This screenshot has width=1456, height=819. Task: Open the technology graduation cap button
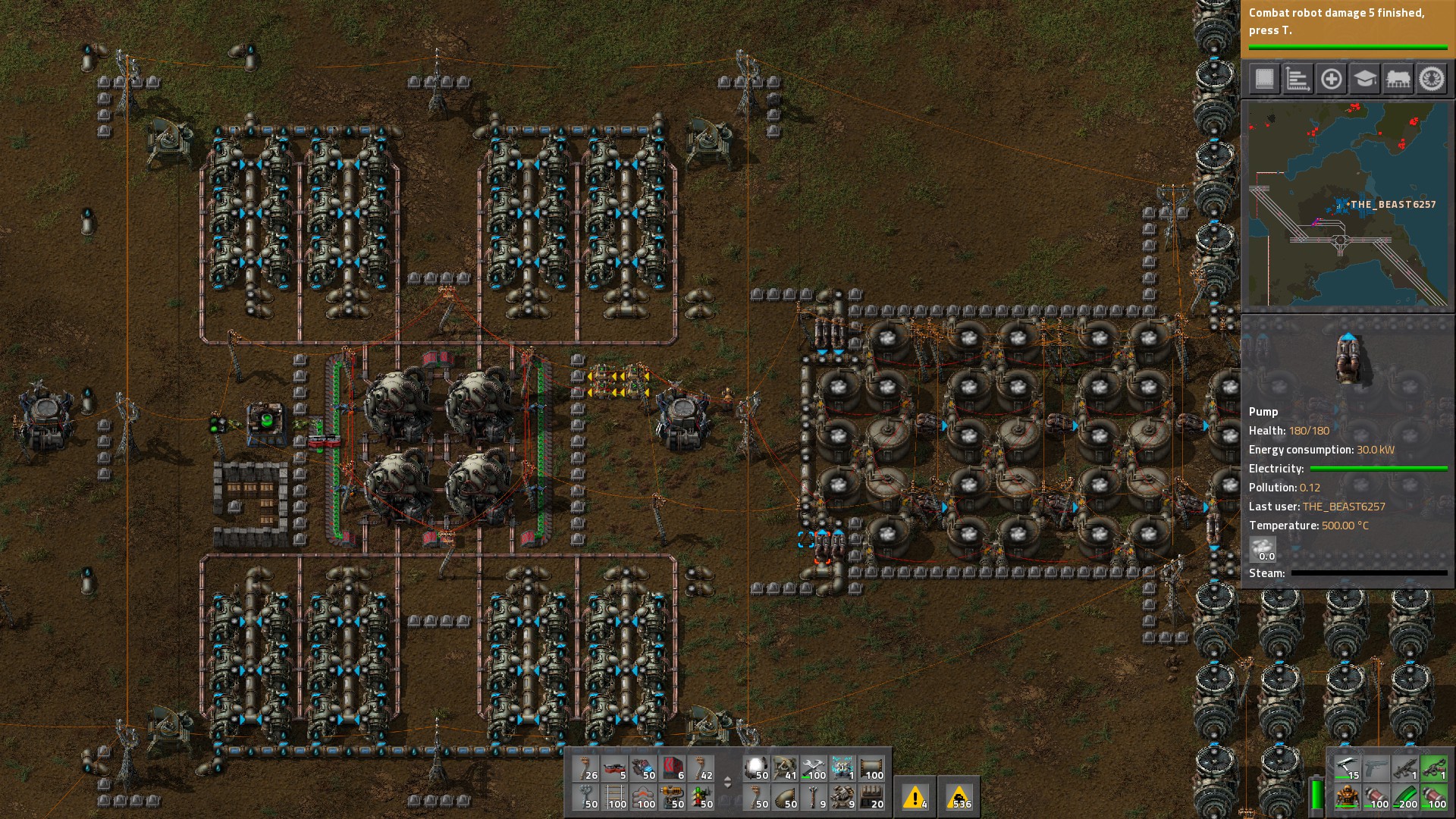click(x=1364, y=79)
